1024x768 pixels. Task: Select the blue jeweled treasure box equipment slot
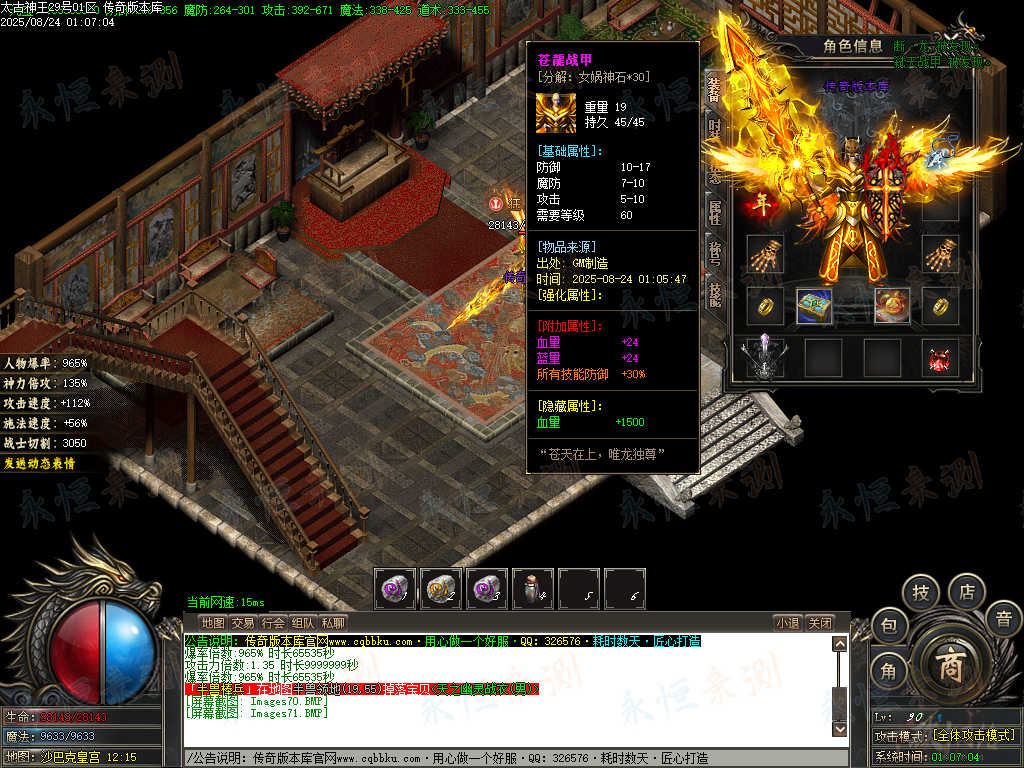click(x=814, y=306)
